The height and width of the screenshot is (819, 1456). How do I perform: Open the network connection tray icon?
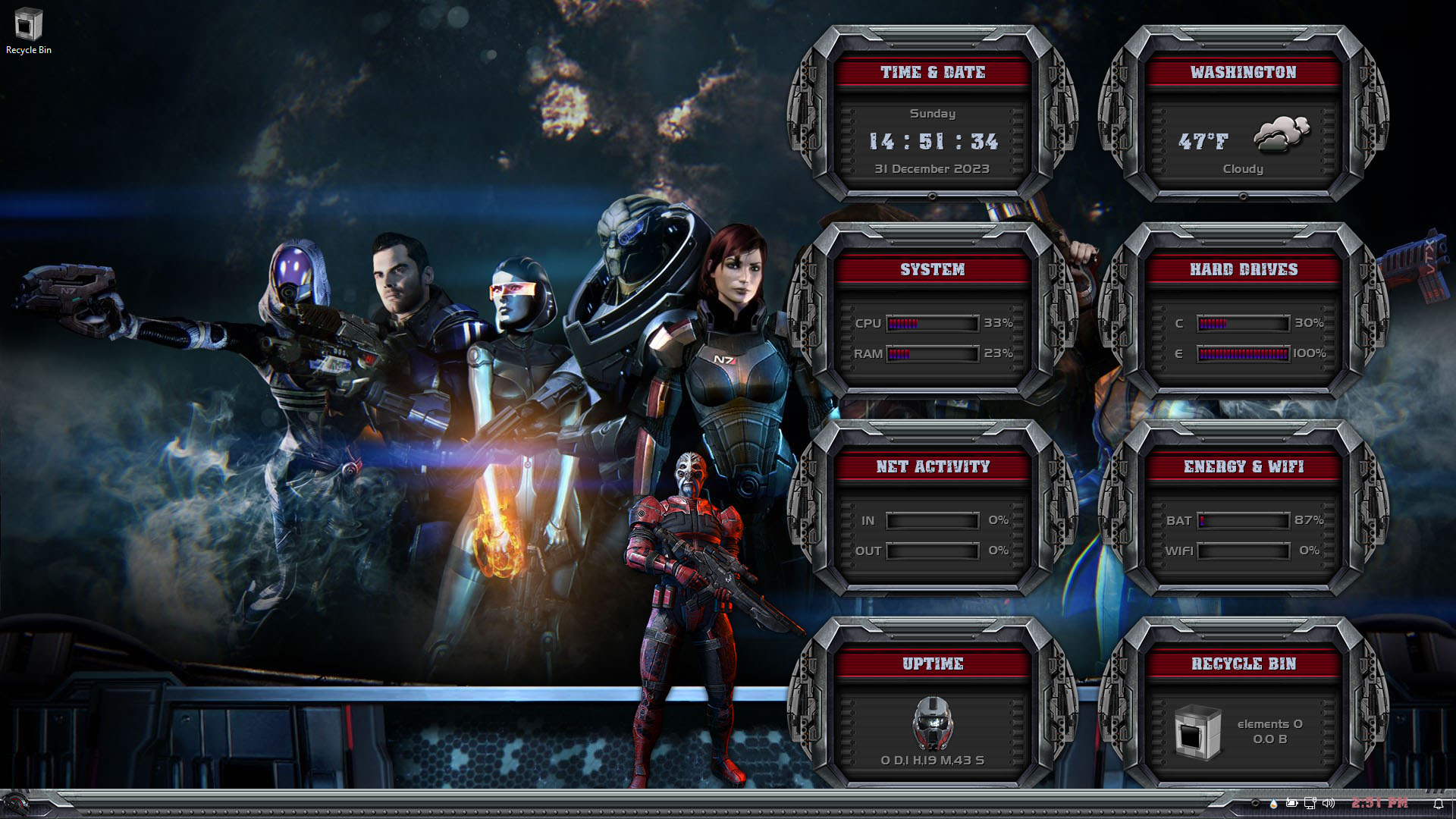[1310, 803]
